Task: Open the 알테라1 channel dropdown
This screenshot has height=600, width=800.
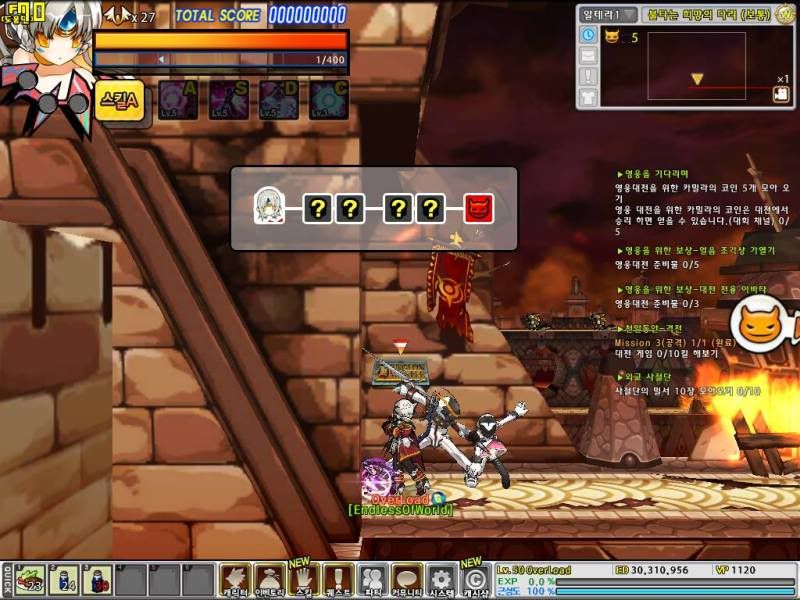Action: (610, 14)
